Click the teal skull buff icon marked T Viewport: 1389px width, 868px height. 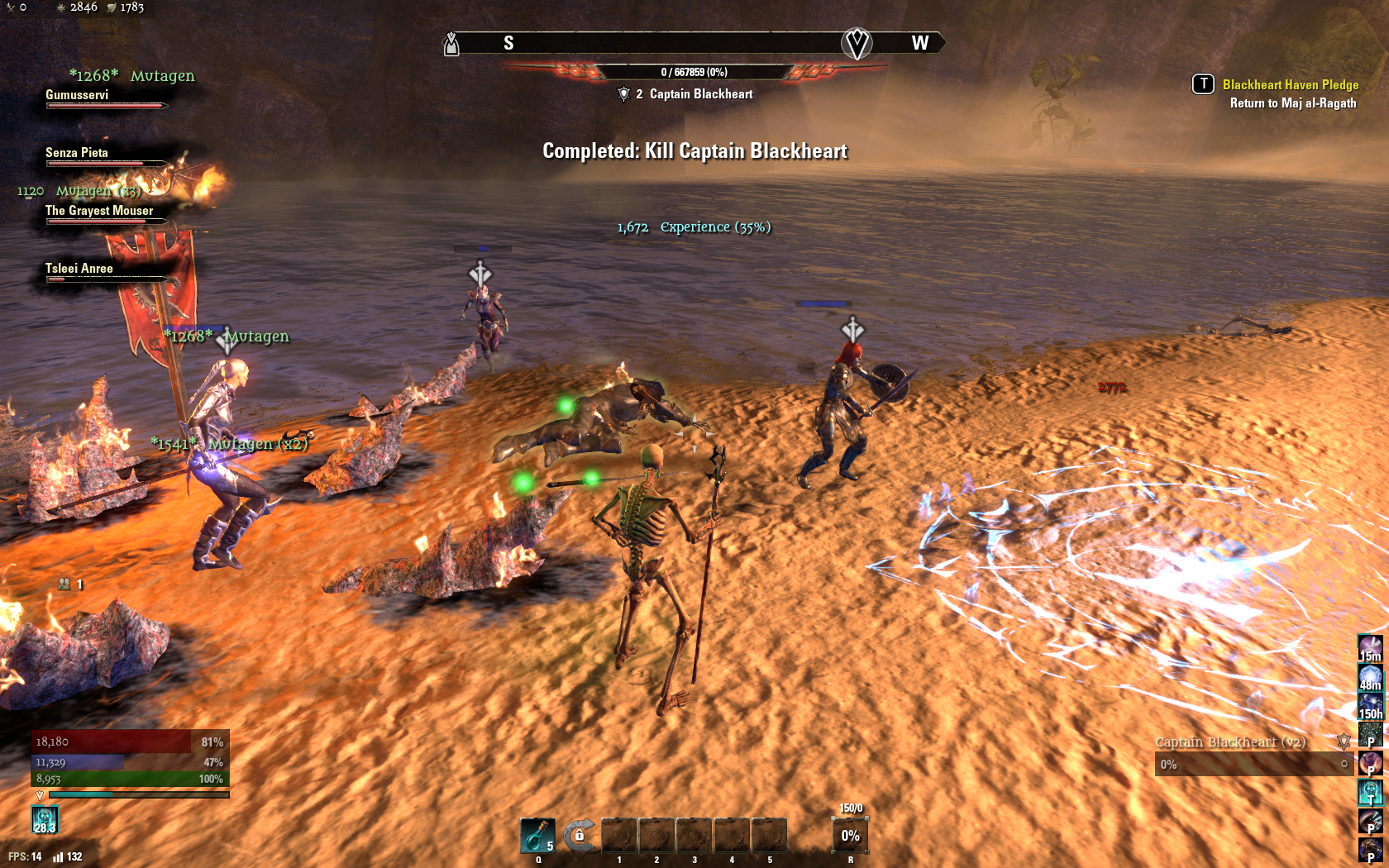1370,791
